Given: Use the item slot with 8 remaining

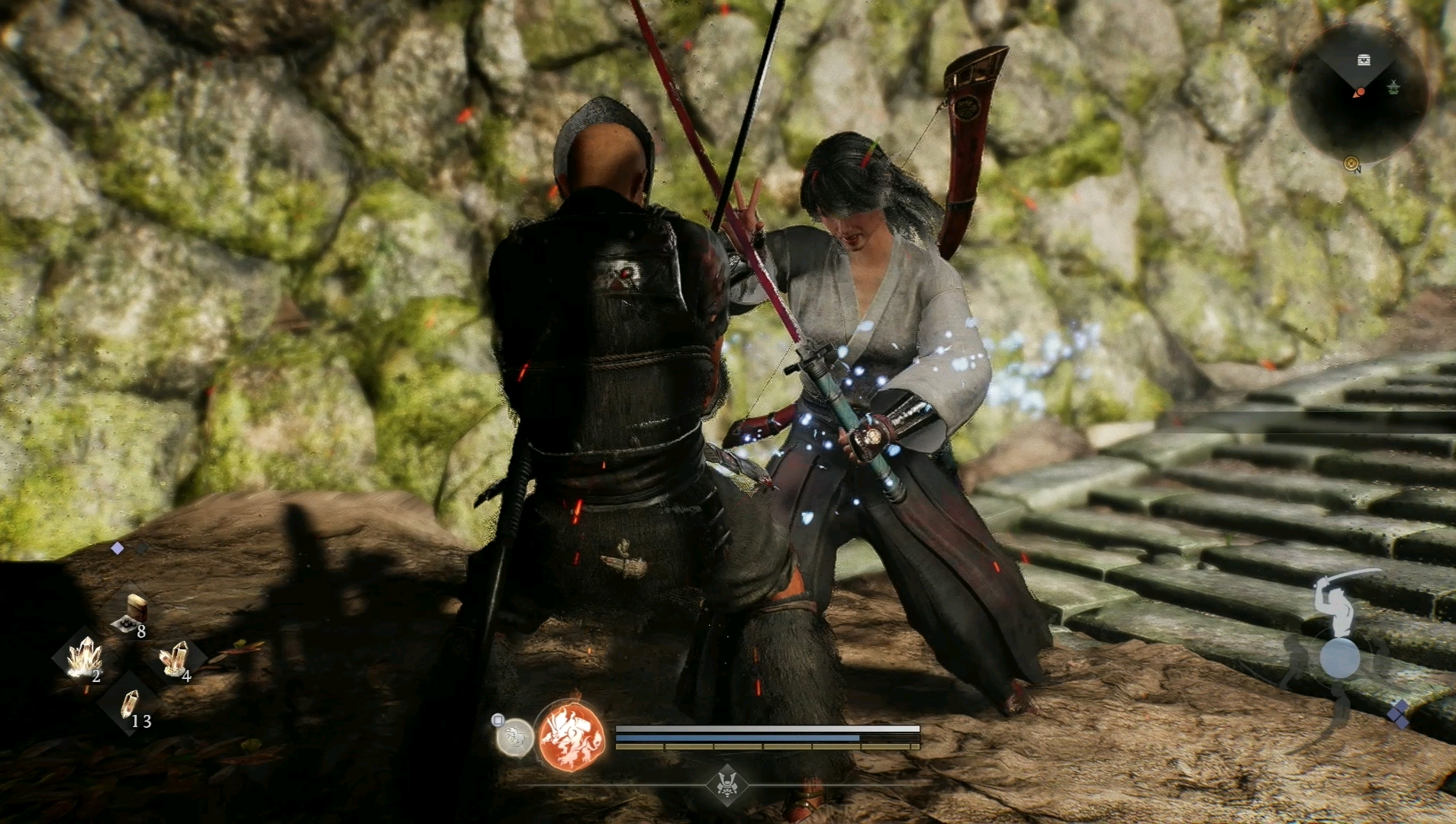Looking at the screenshot, I should pos(132,614).
